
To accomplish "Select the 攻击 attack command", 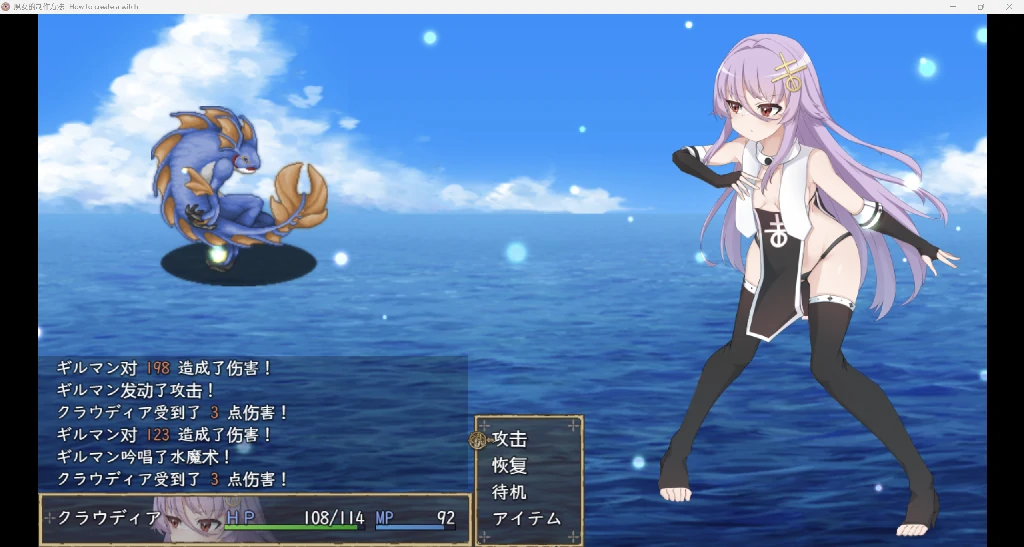I will 510,439.
